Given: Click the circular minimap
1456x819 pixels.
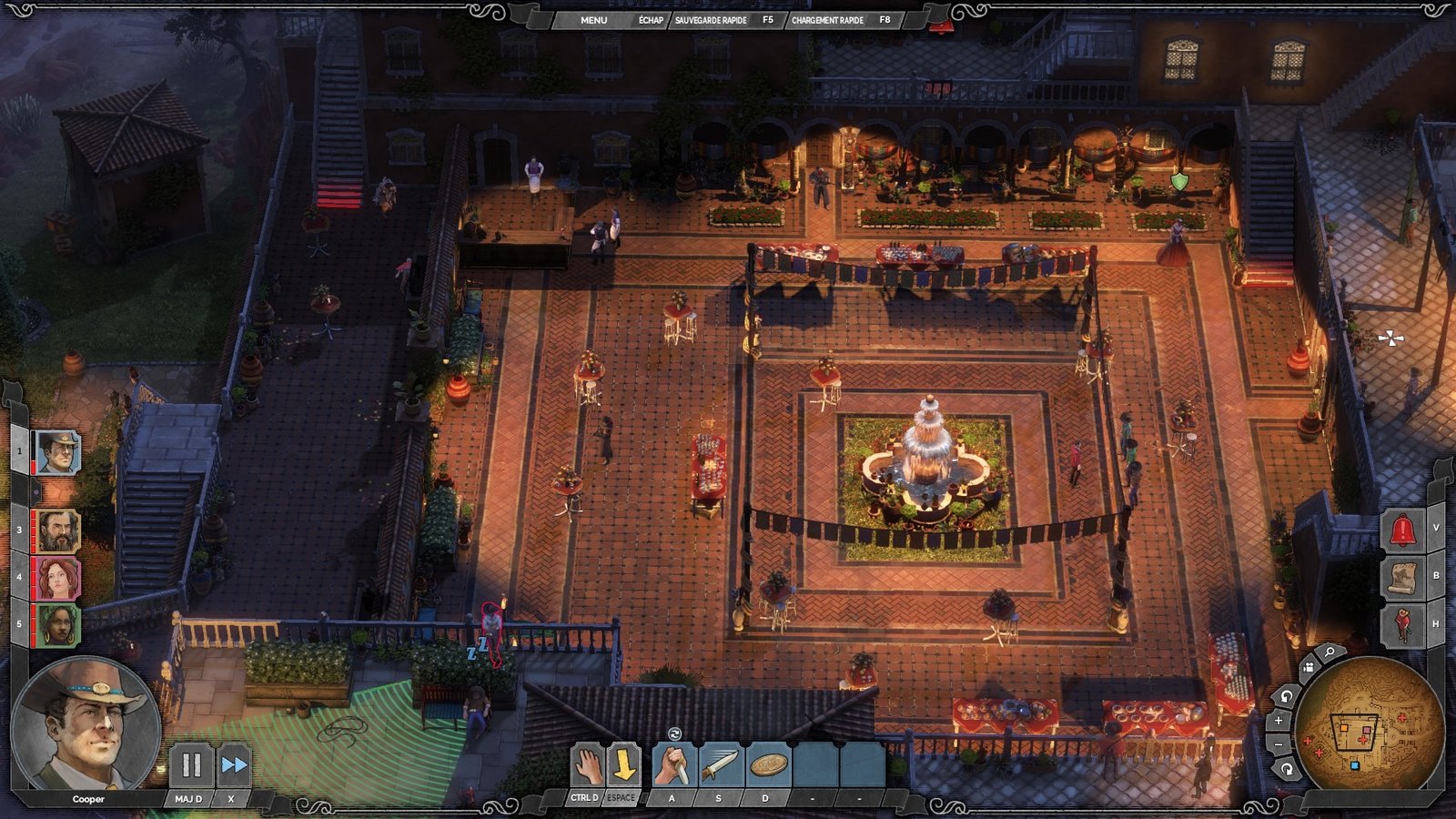Looking at the screenshot, I should (1369, 726).
